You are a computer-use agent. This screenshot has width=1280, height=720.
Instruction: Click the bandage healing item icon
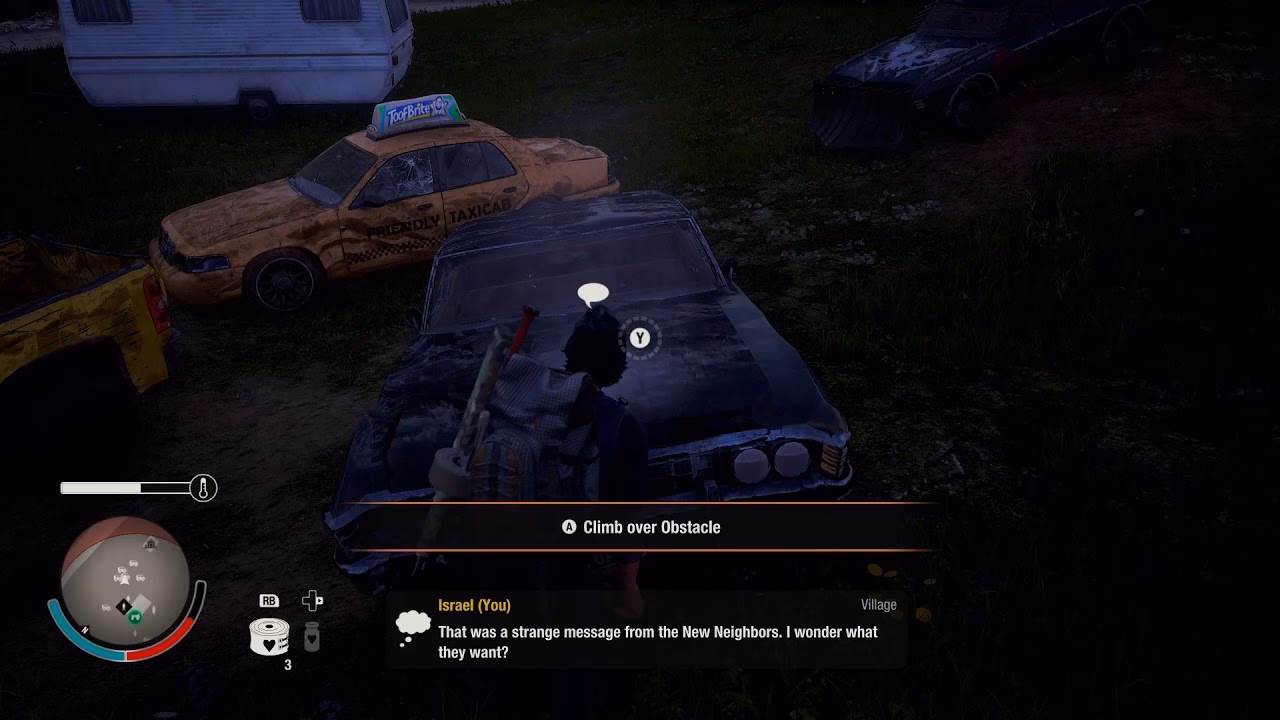[x=268, y=636]
